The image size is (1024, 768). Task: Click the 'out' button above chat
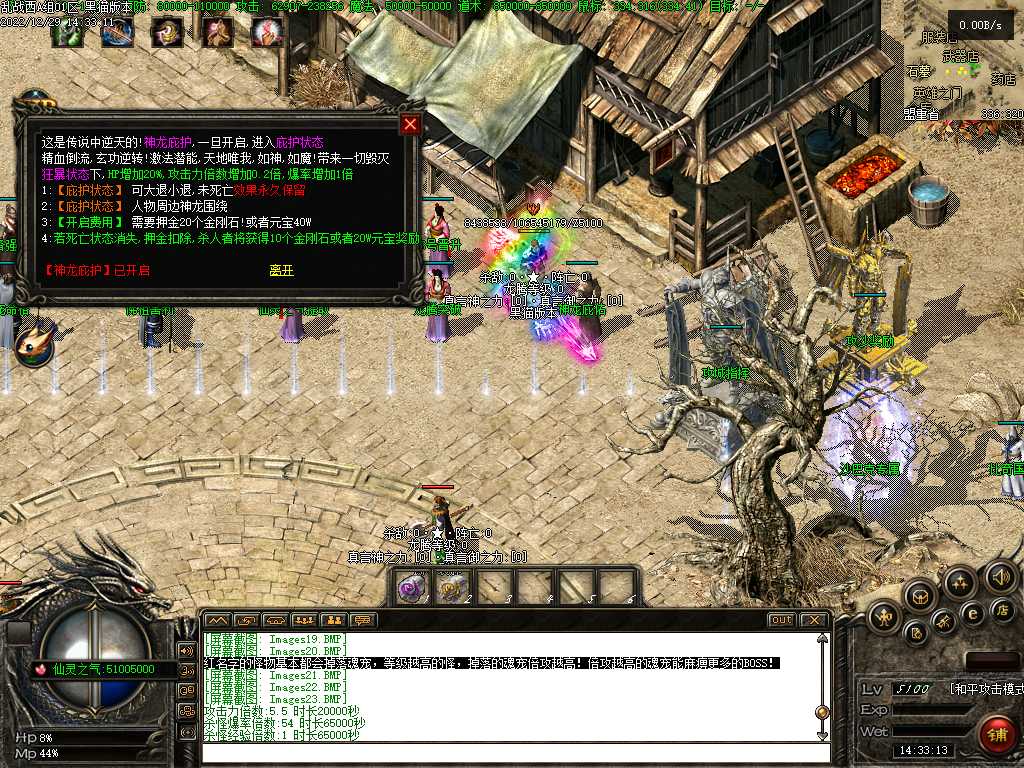tap(782, 620)
